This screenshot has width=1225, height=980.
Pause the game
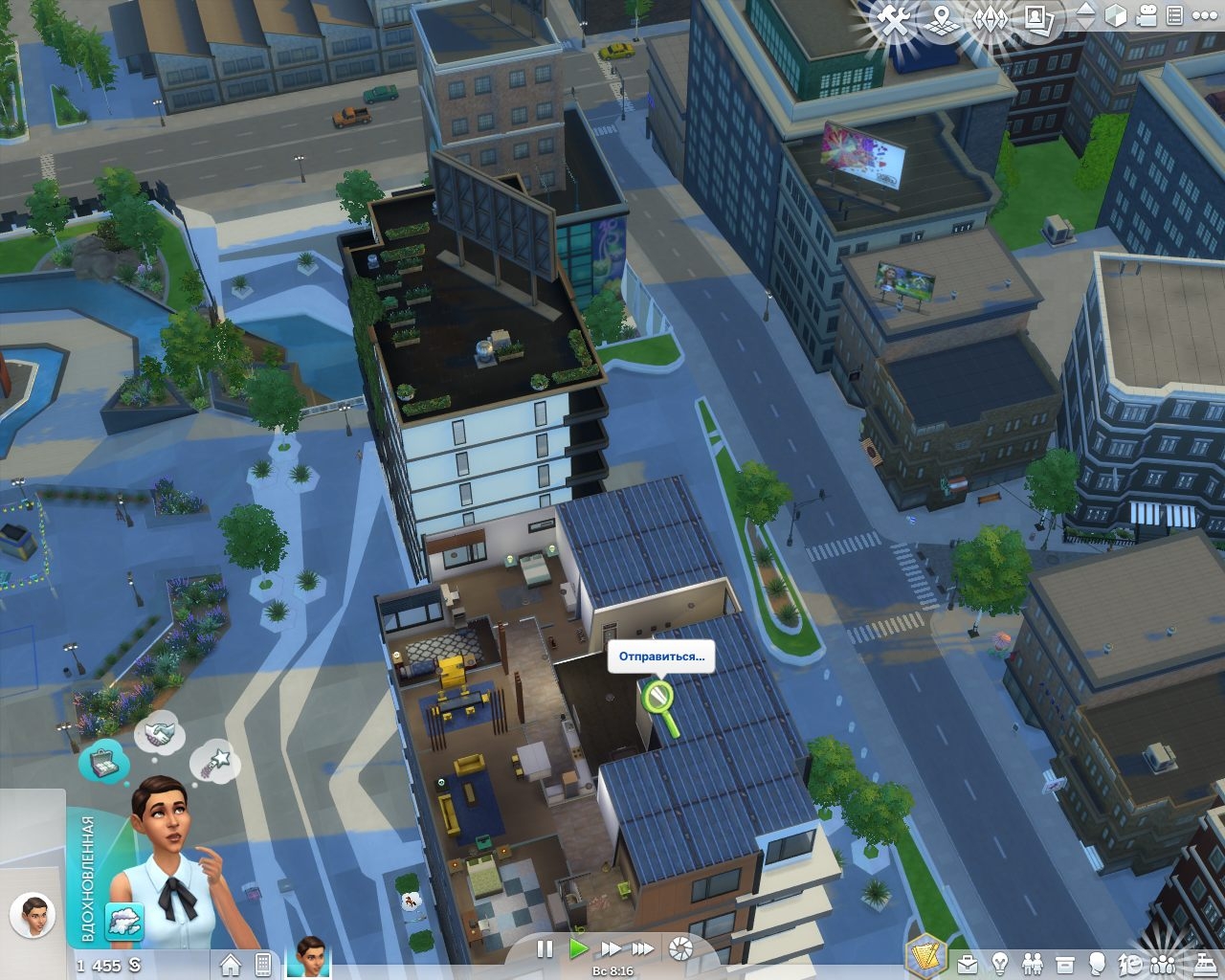click(x=545, y=948)
